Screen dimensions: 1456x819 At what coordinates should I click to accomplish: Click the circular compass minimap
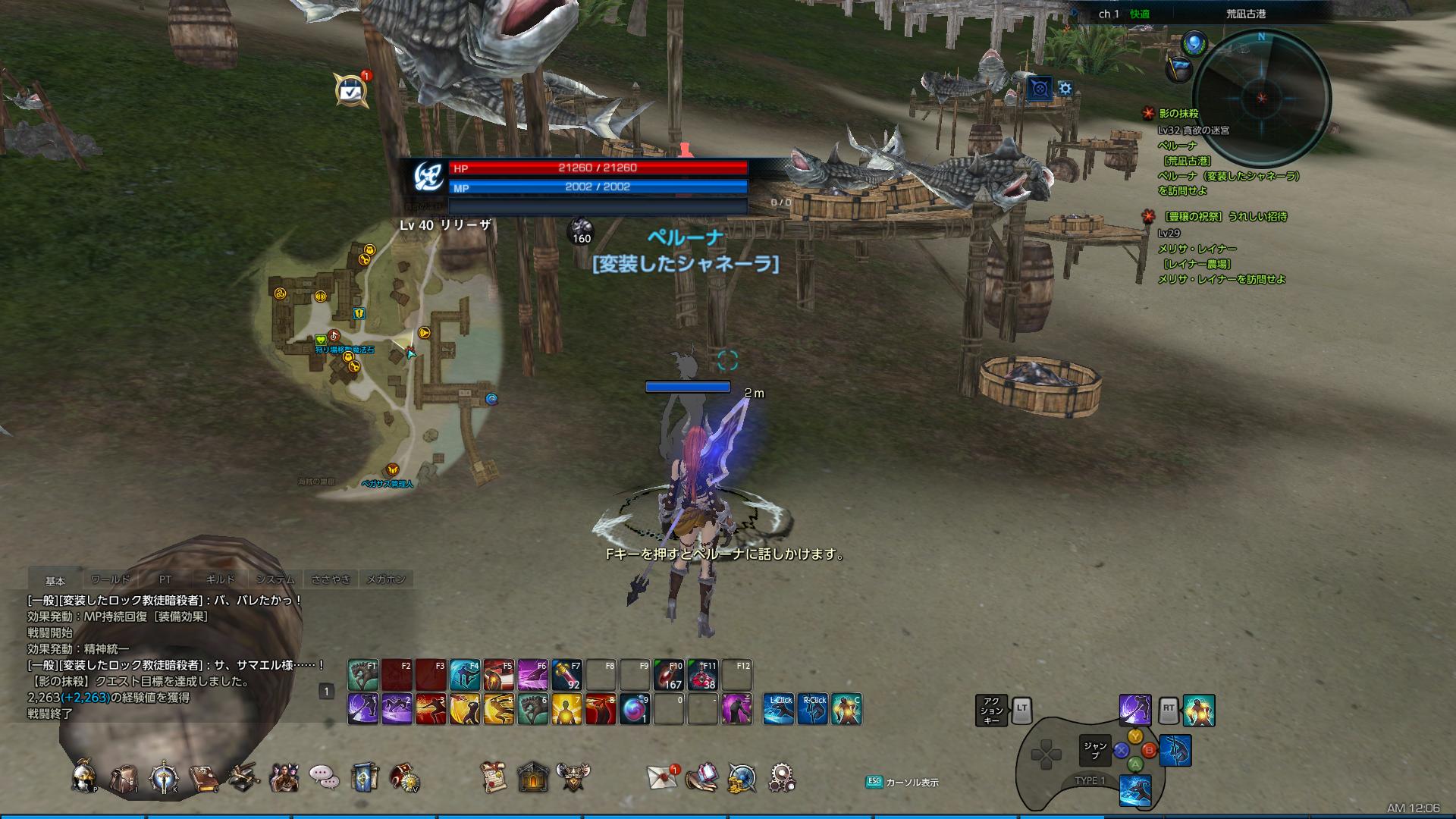pos(1262,99)
